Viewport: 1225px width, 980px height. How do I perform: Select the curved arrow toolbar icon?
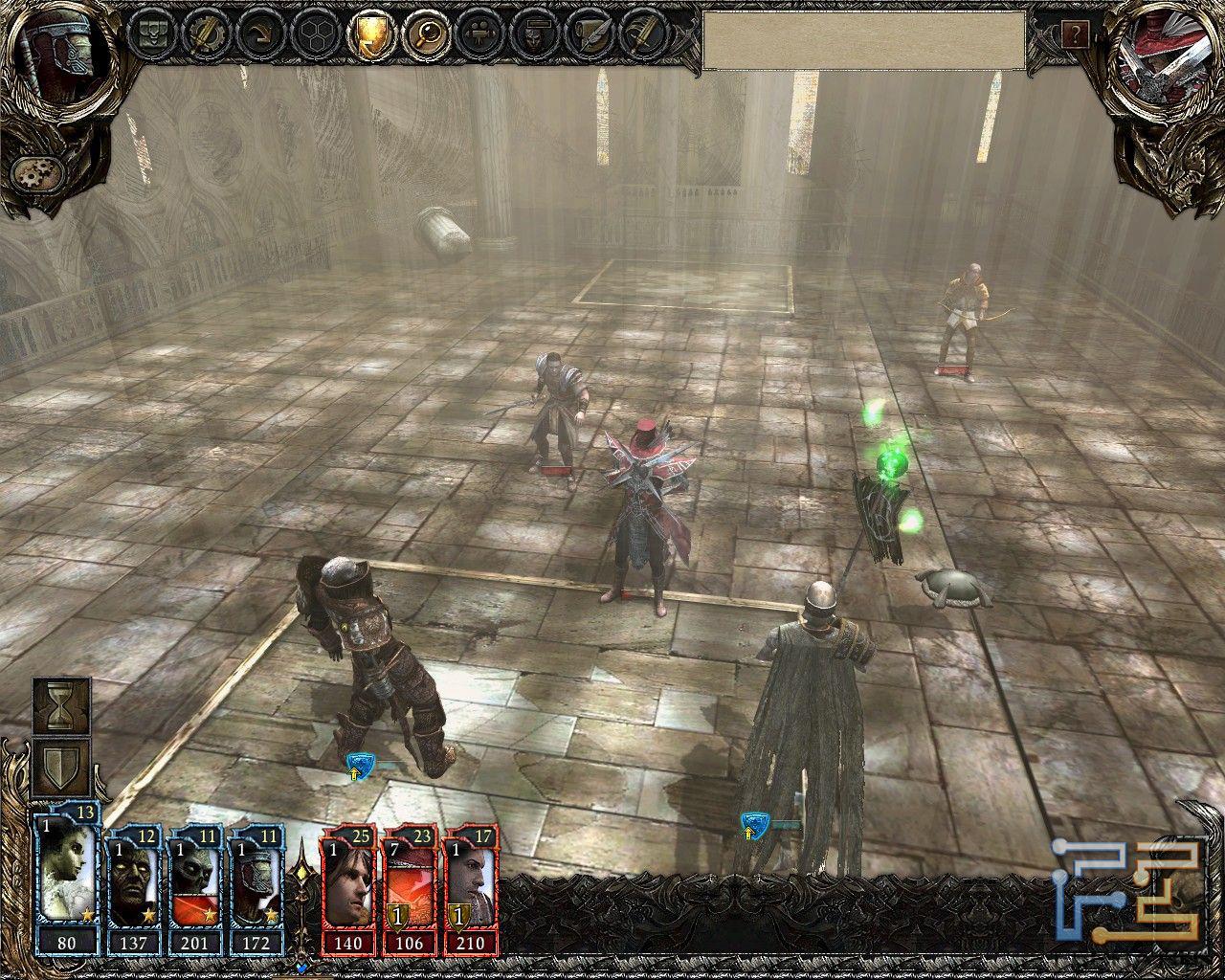[x=261, y=35]
